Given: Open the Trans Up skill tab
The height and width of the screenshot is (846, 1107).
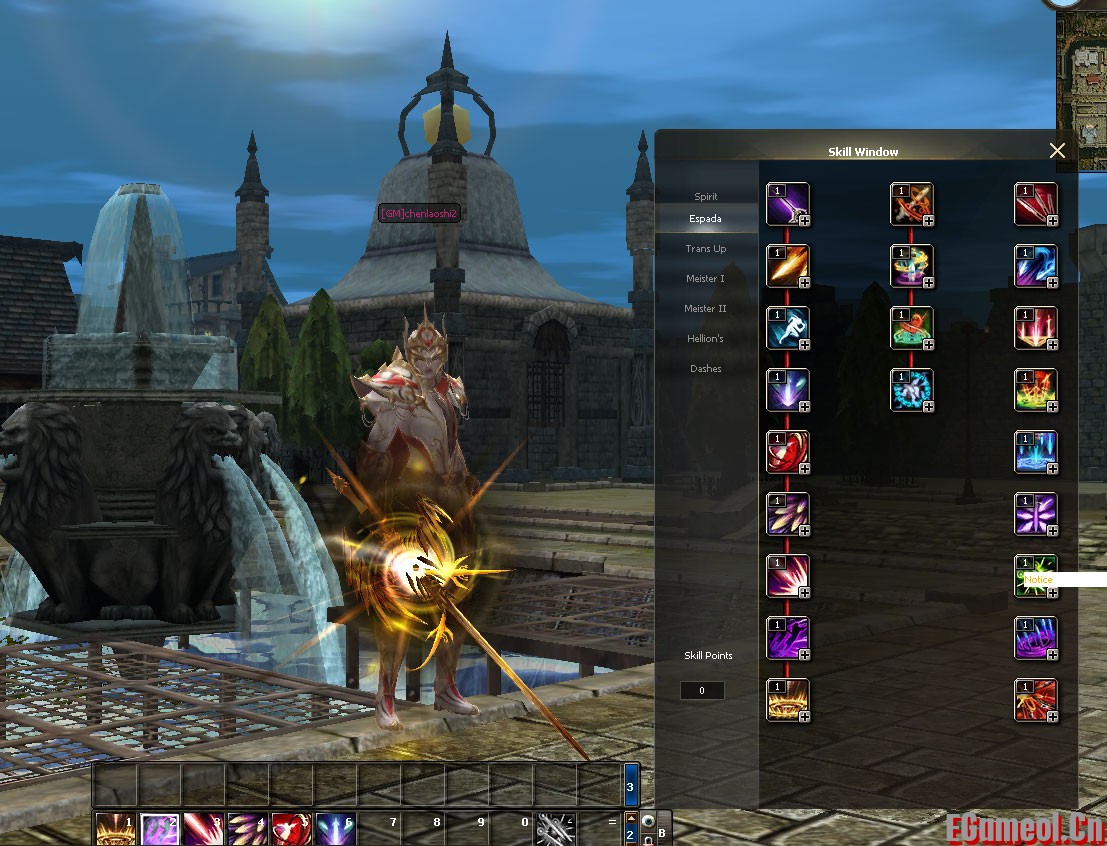Looking at the screenshot, I should point(706,249).
